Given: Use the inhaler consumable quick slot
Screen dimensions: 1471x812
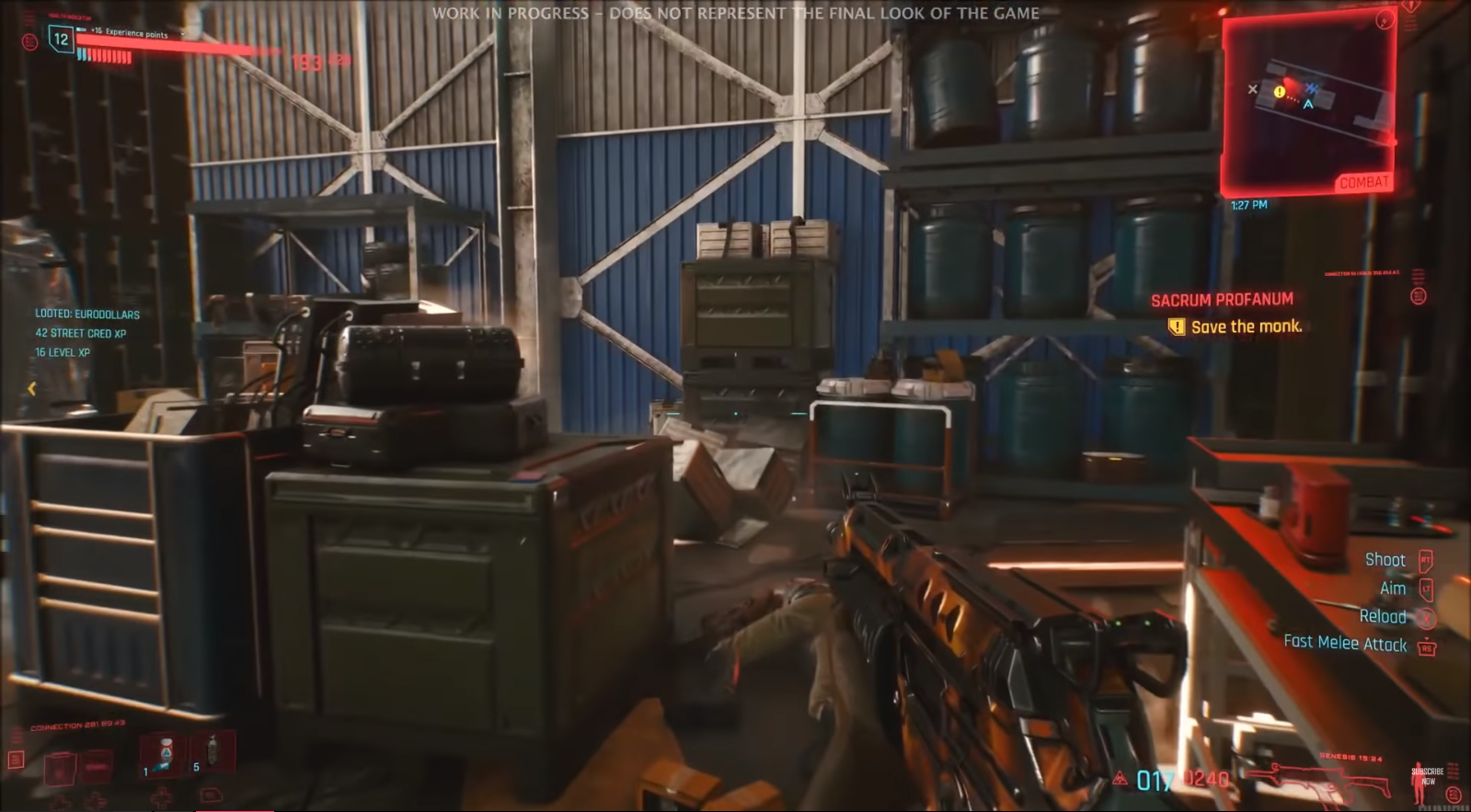Looking at the screenshot, I should tap(164, 754).
